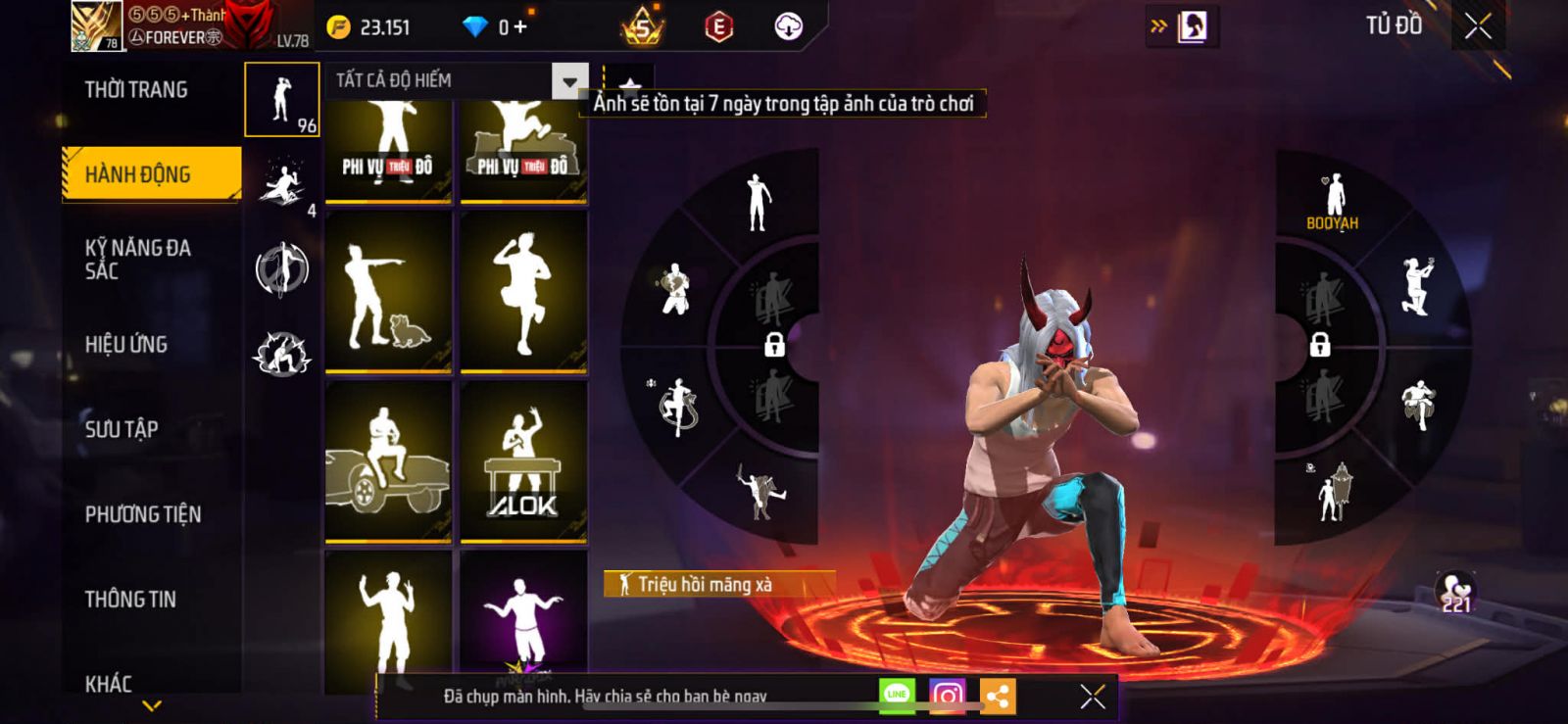Open the emote subcategory with 96 items
Viewport: 1568px width, 724px height.
pos(282,100)
